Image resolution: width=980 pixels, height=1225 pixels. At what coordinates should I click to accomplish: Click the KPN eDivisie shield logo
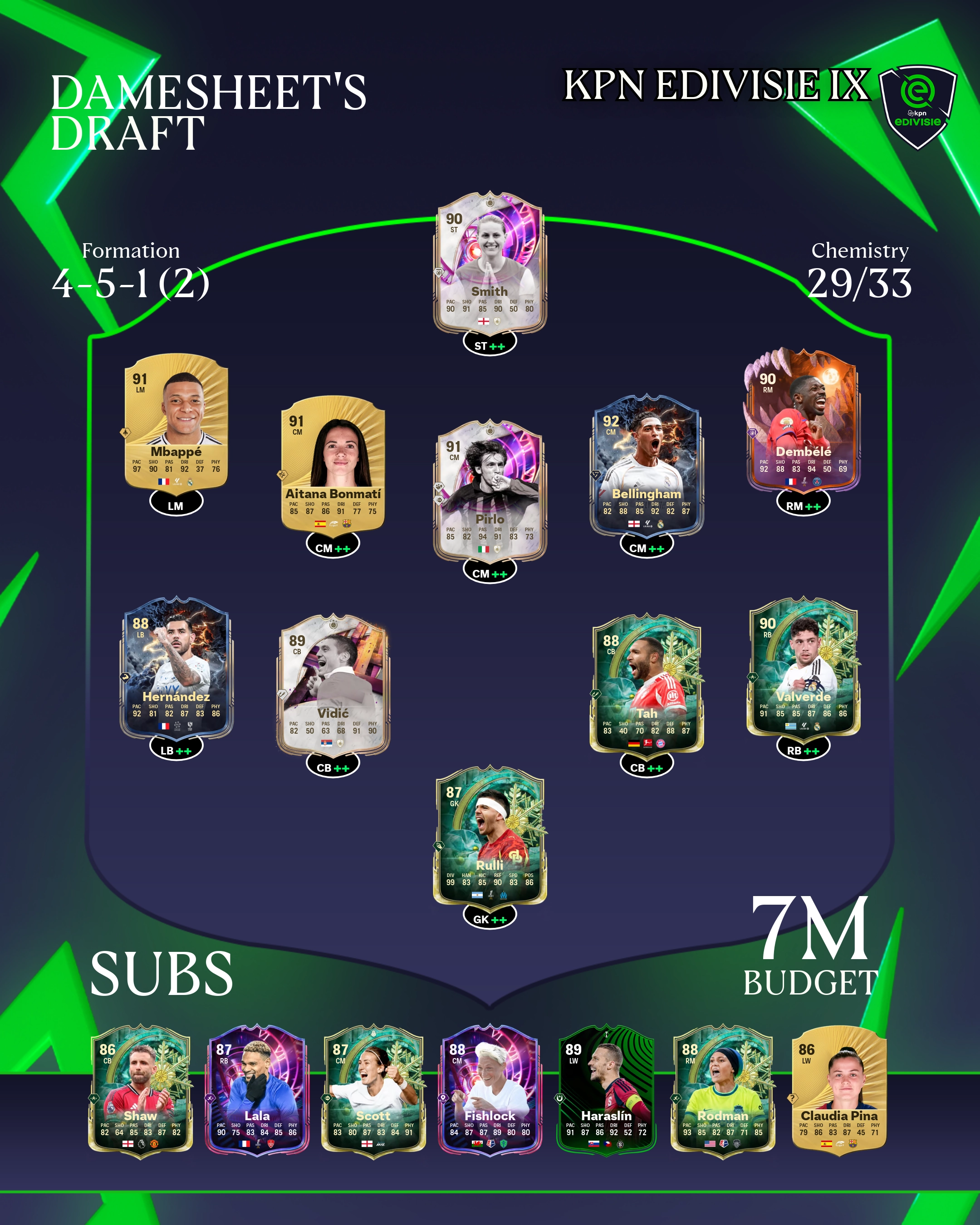(x=917, y=106)
